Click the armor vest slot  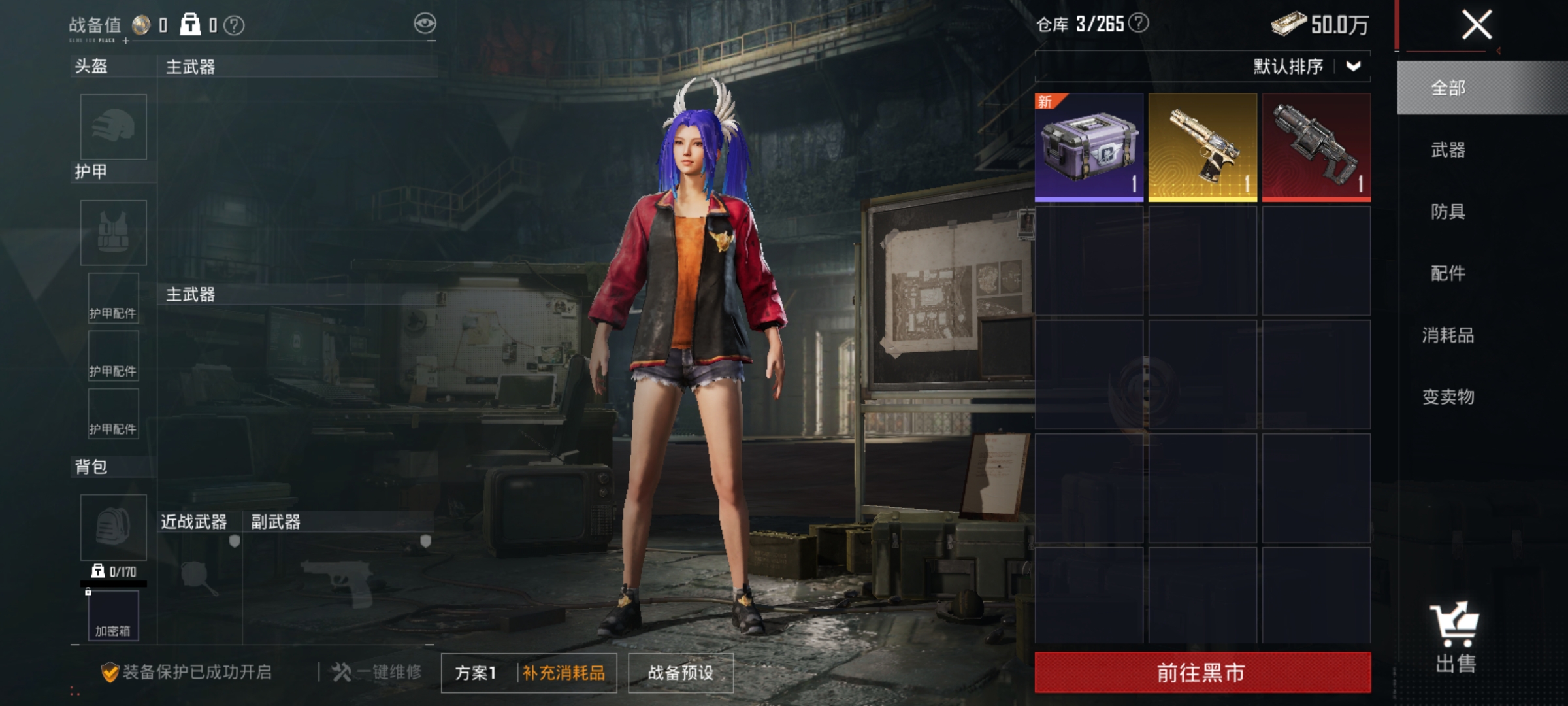113,233
